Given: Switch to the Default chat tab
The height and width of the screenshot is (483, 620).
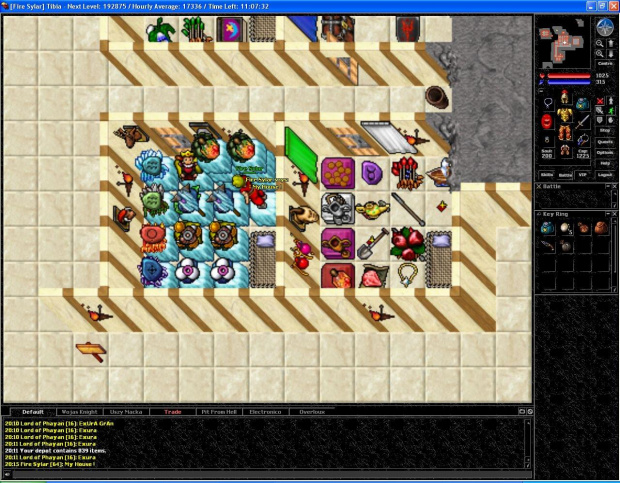Looking at the screenshot, I should (34, 411).
